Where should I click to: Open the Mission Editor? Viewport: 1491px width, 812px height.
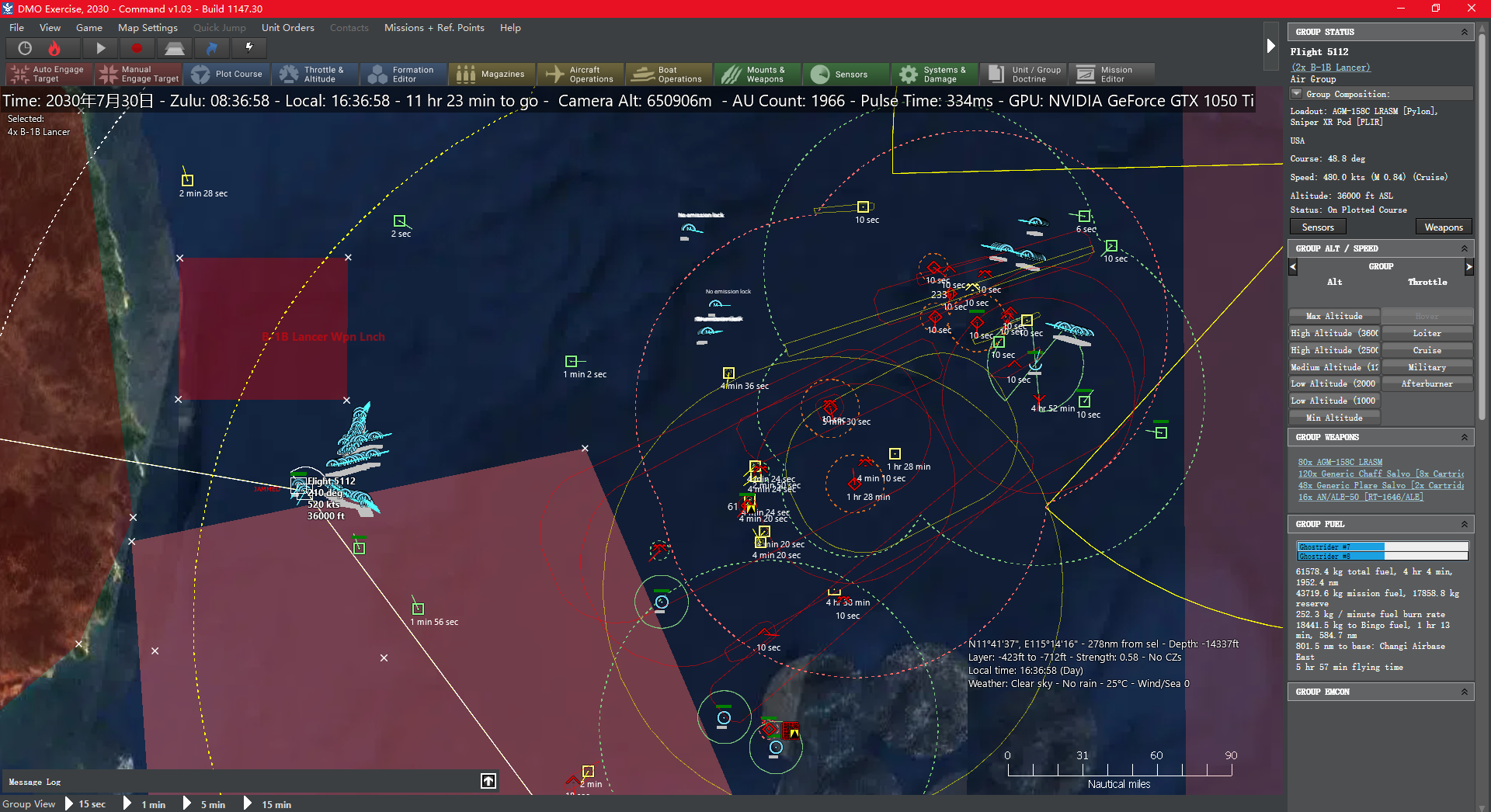point(1112,74)
